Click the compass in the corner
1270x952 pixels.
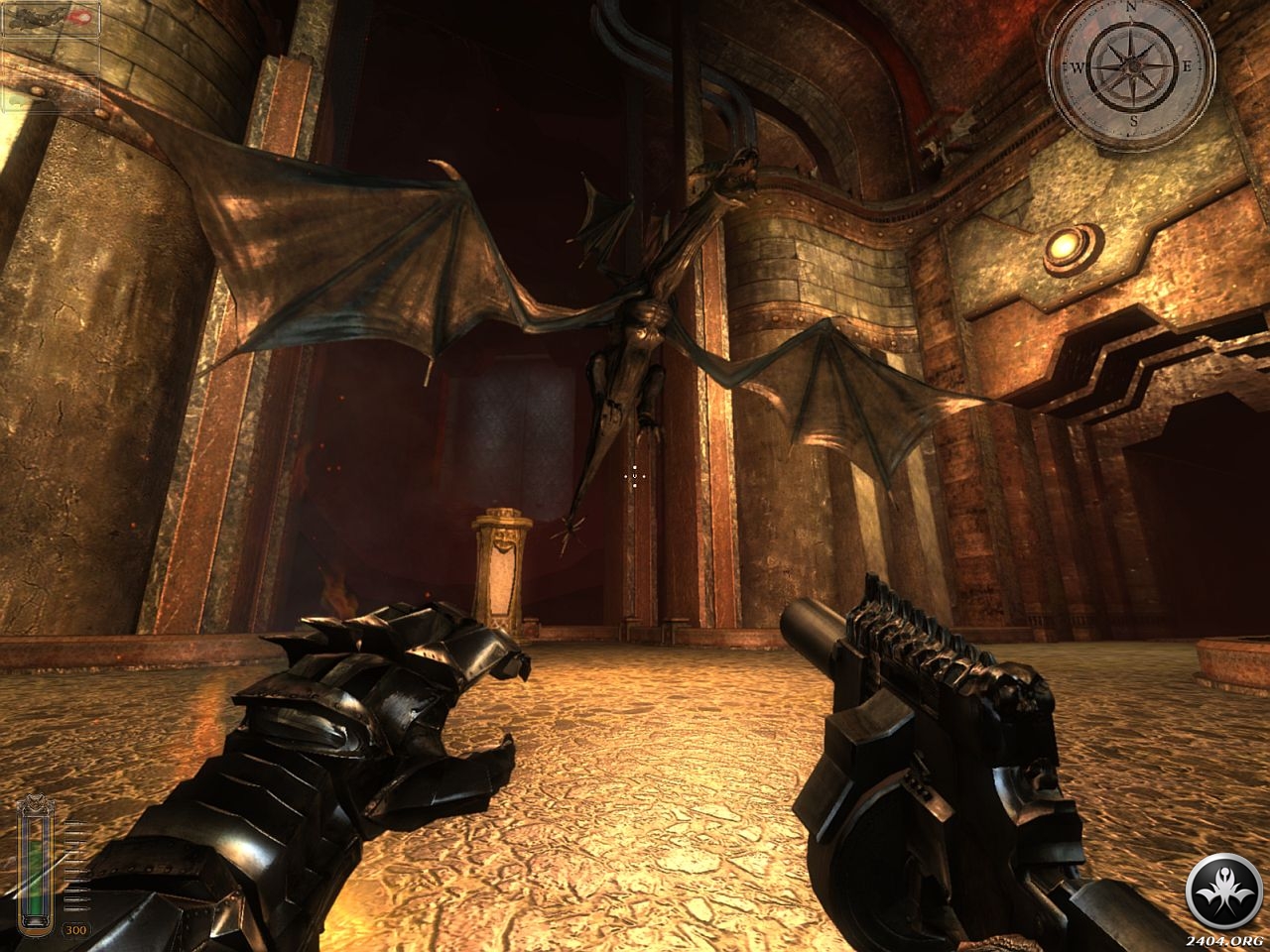click(1131, 65)
